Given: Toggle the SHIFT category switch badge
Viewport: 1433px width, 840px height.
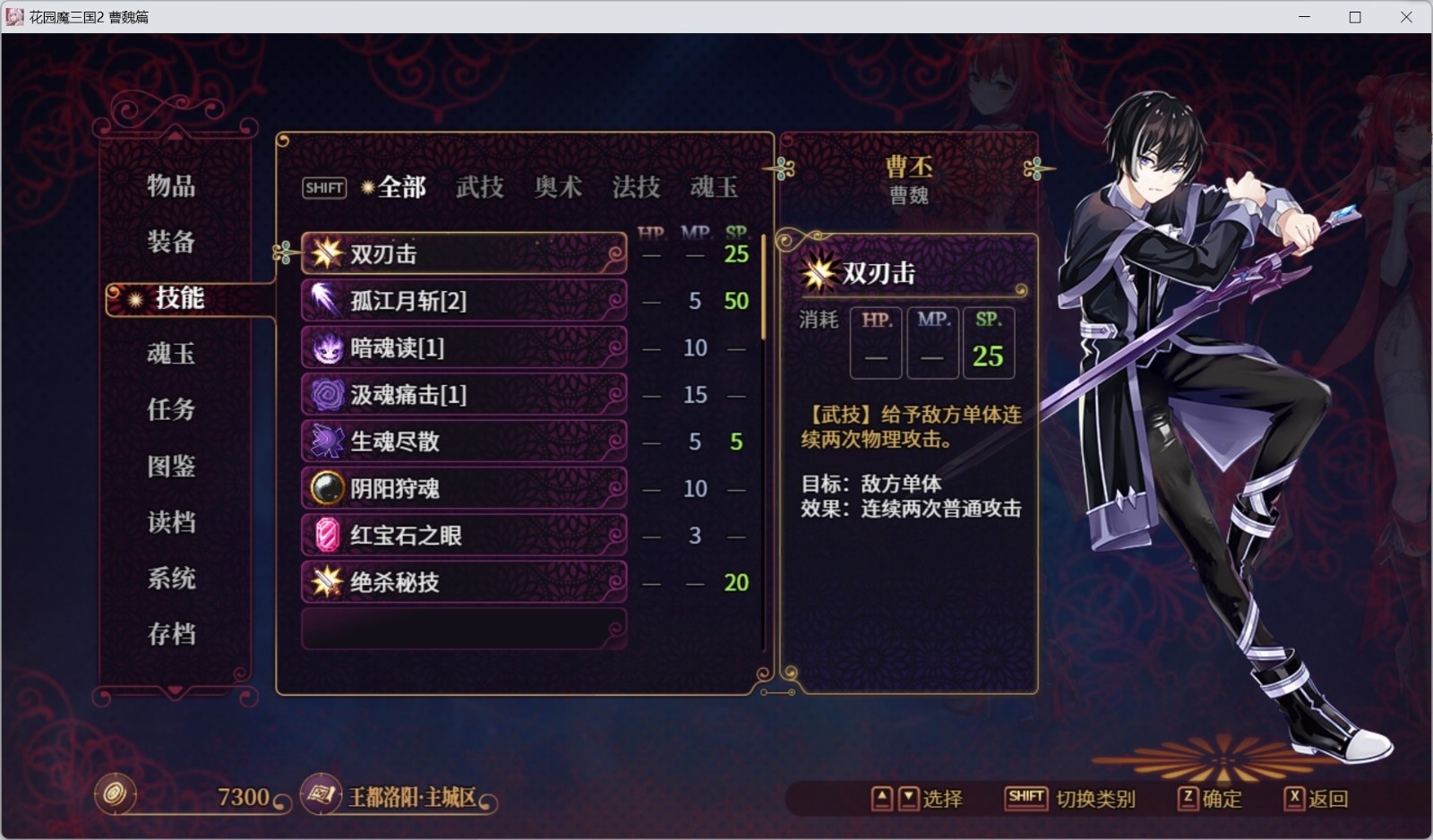Looking at the screenshot, I should coord(323,187).
